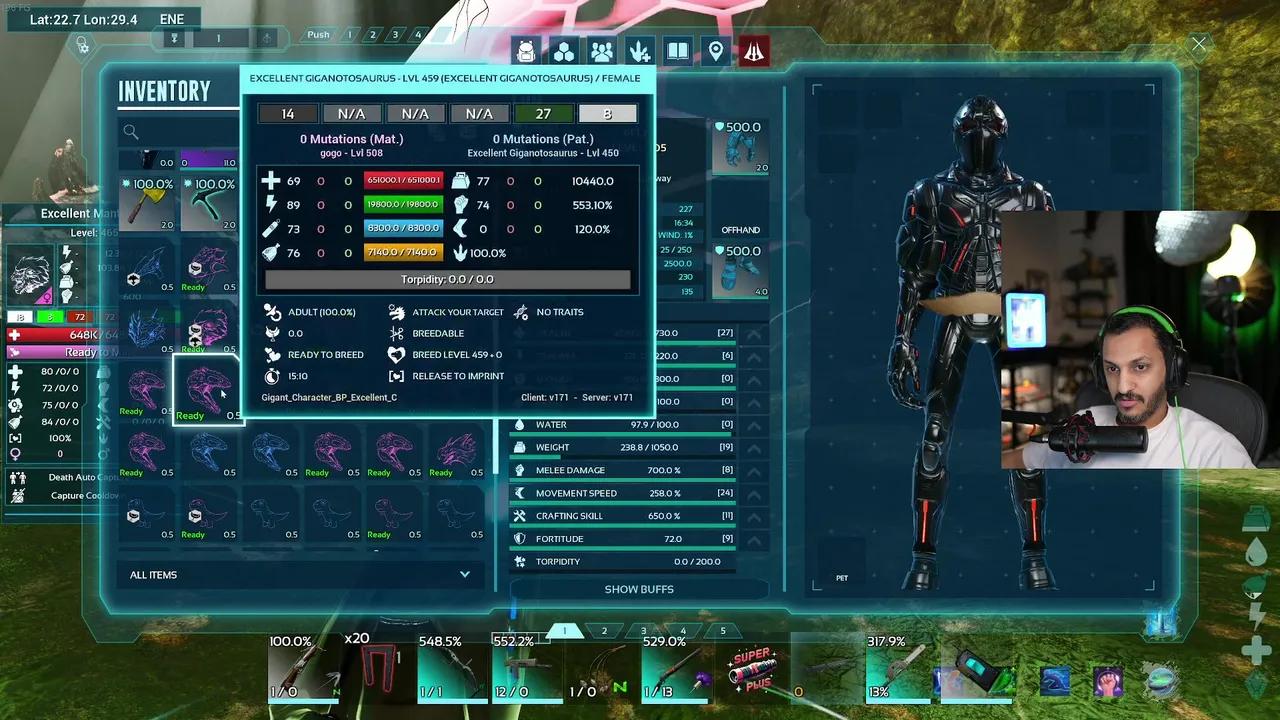
Task: Show buffs for the character
Action: (x=639, y=589)
